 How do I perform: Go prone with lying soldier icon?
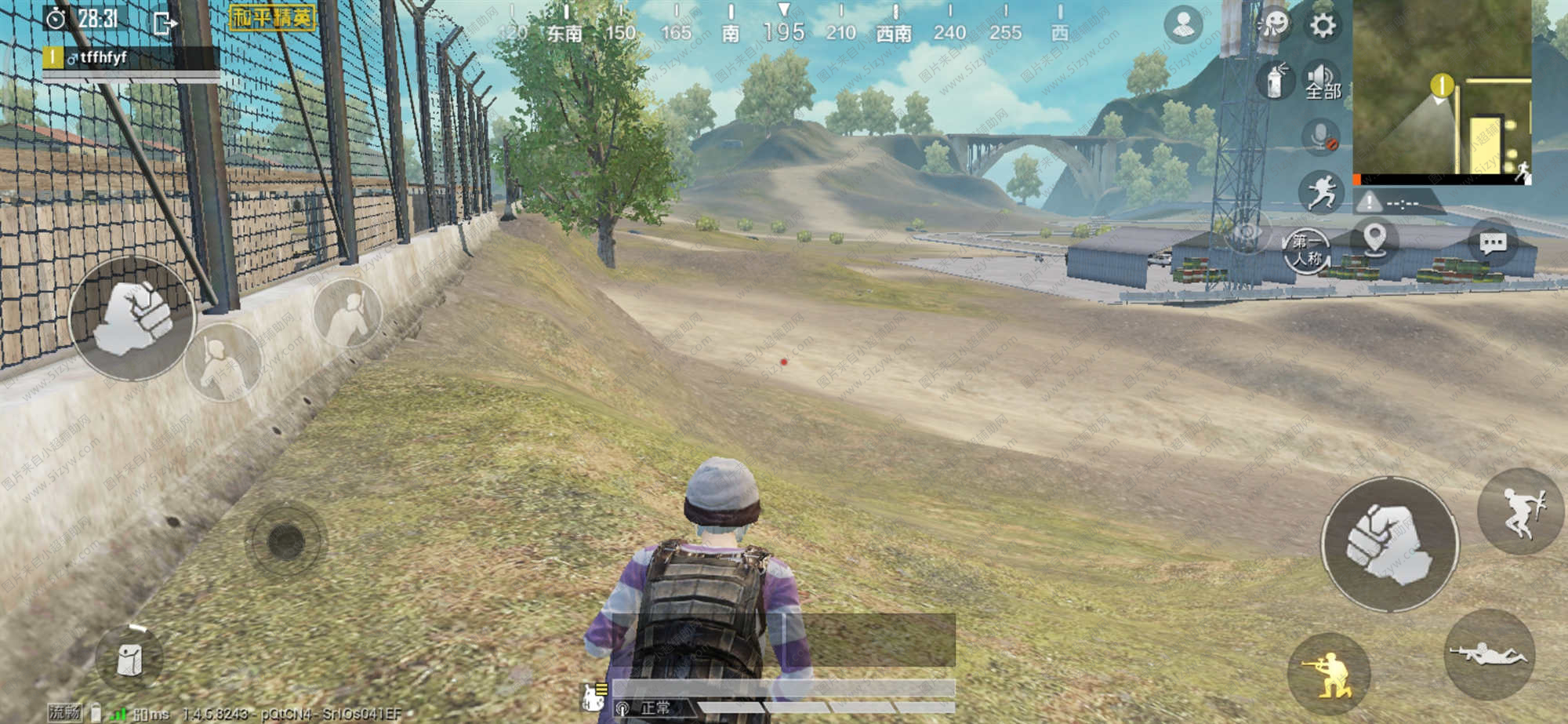[1488, 653]
